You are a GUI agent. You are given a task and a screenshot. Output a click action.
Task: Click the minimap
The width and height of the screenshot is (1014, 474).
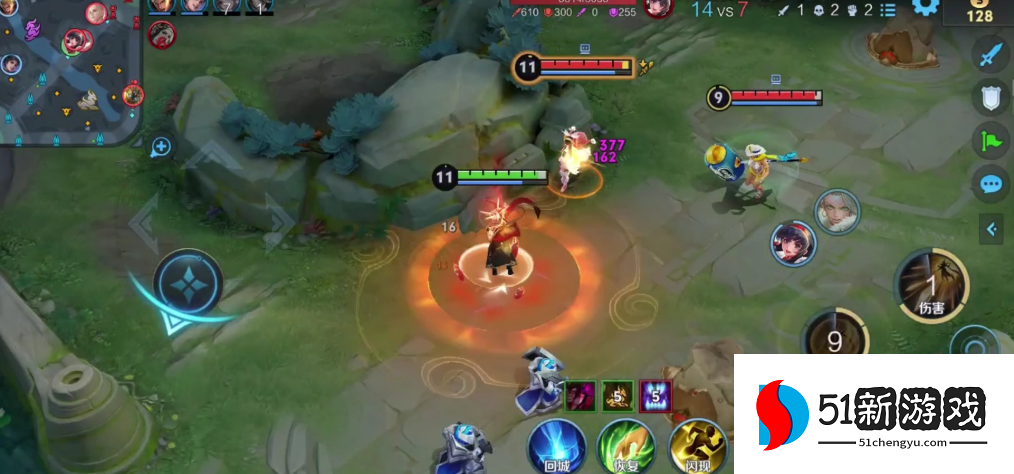70,70
